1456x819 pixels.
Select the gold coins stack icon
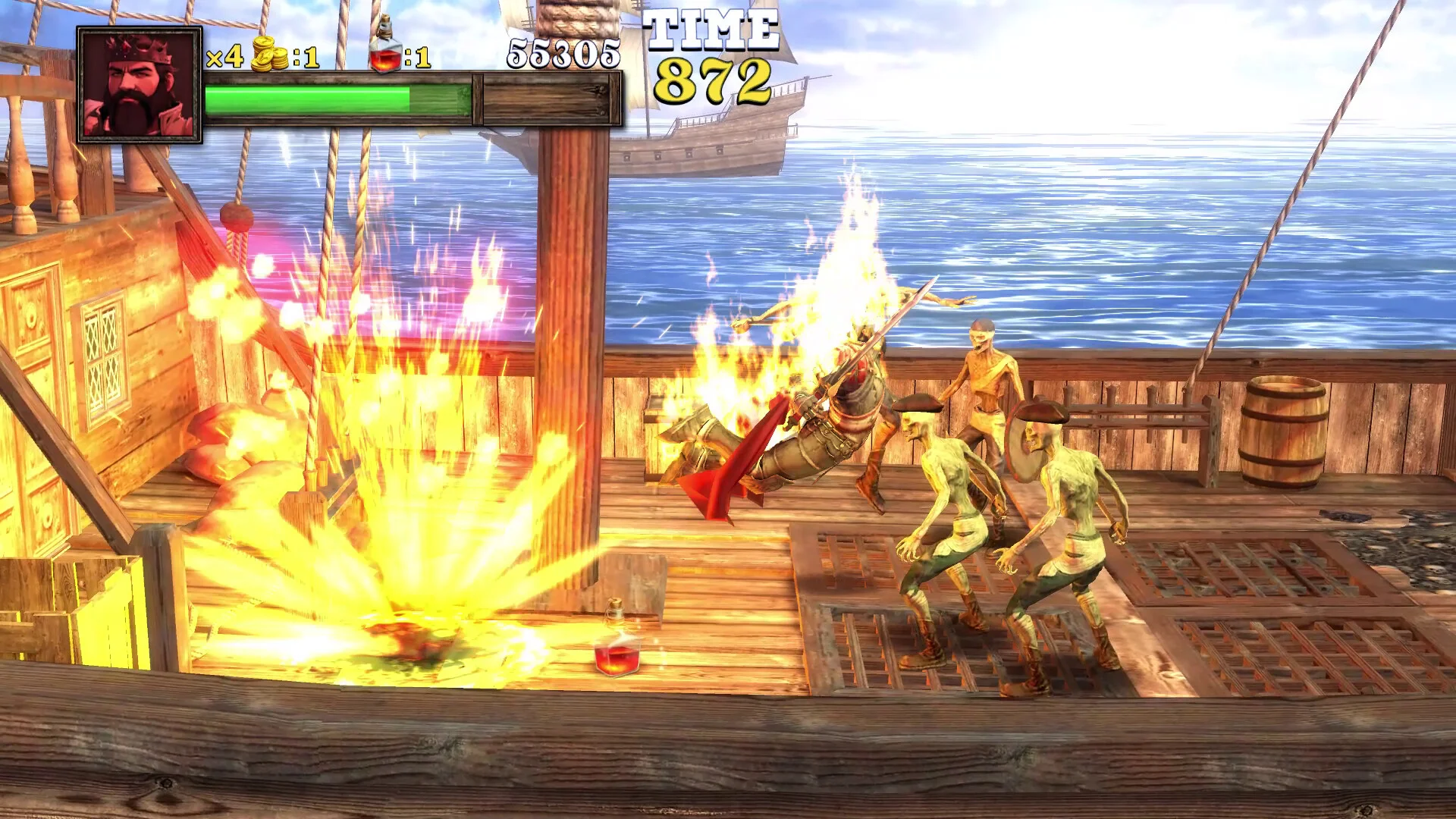tap(270, 55)
